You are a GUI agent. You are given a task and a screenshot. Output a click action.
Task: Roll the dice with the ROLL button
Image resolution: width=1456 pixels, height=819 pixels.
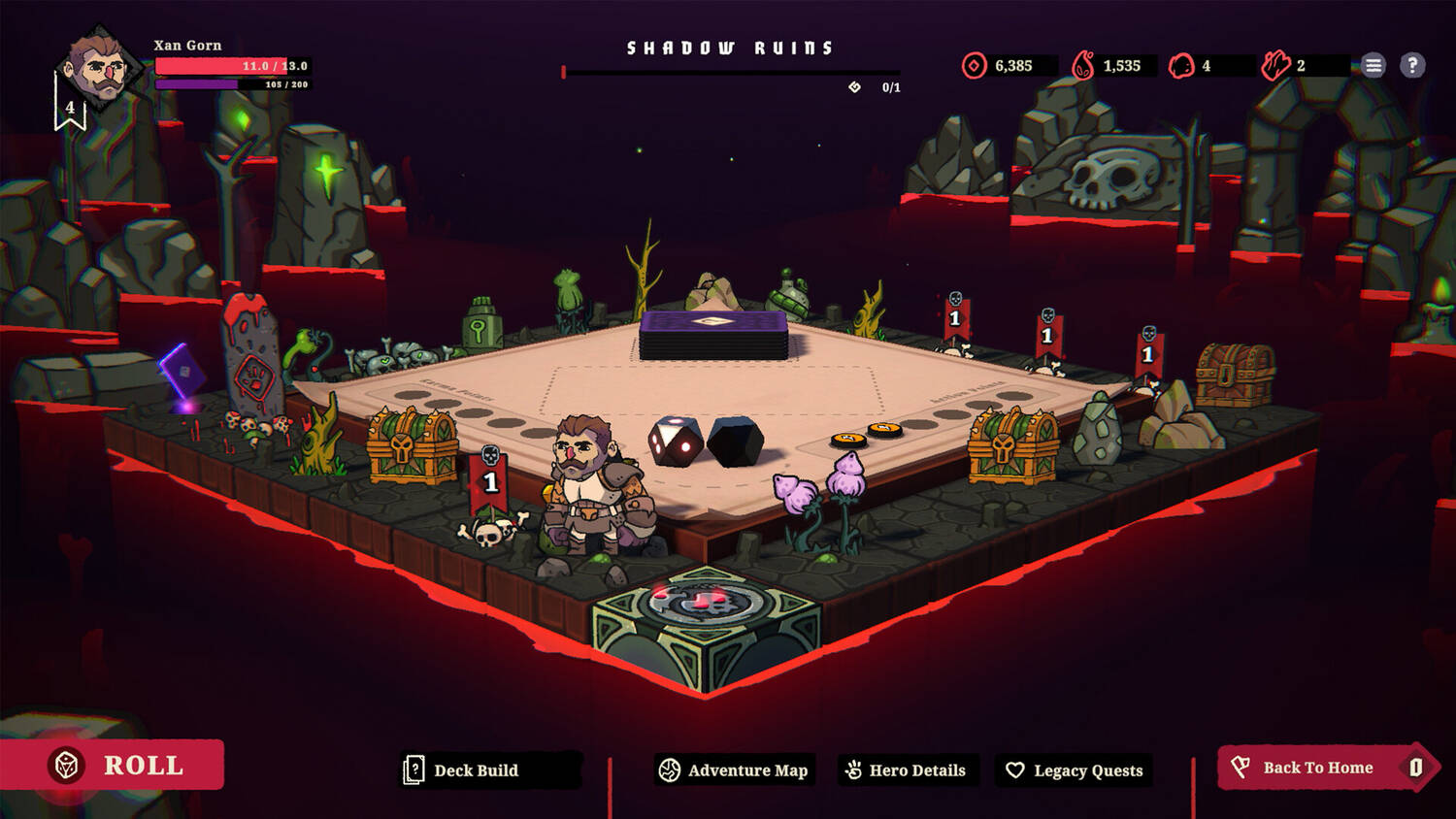point(114,765)
